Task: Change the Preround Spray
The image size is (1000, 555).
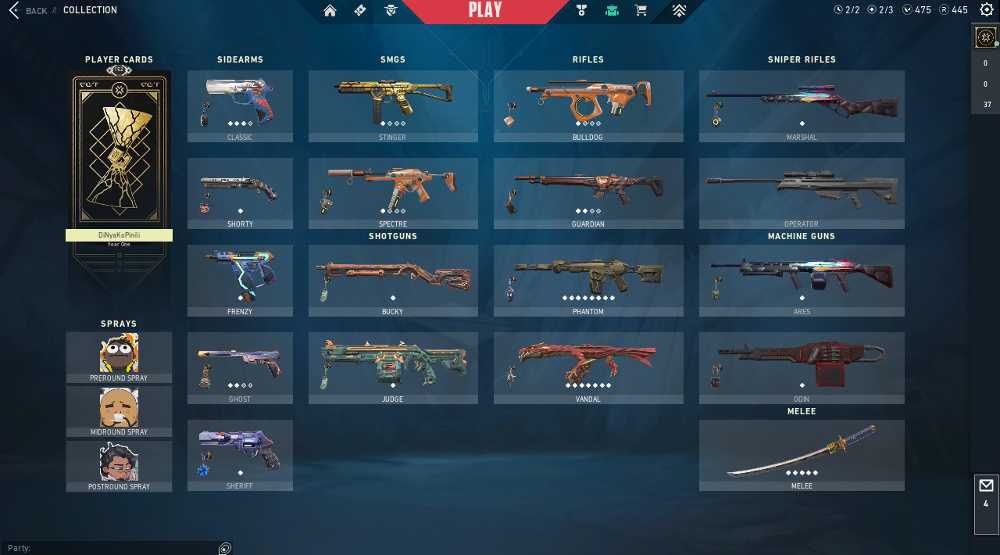Action: point(119,357)
